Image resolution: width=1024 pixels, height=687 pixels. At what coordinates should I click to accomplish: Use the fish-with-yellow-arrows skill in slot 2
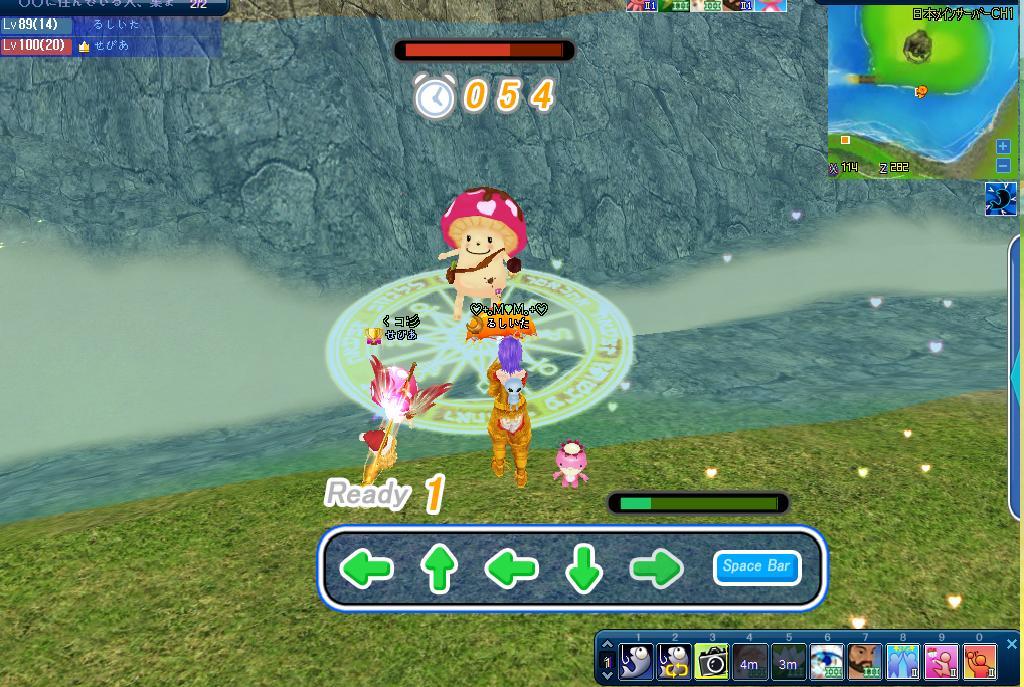[674, 661]
